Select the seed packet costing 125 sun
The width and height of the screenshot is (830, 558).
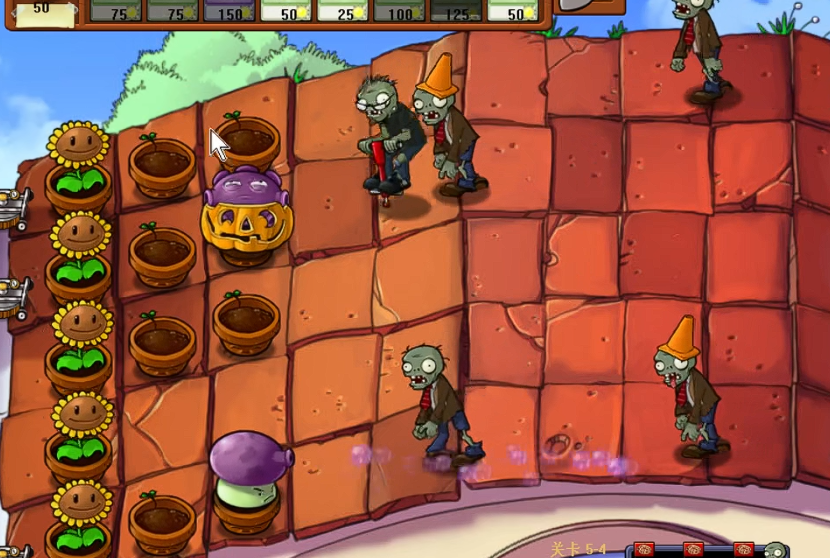point(456,11)
